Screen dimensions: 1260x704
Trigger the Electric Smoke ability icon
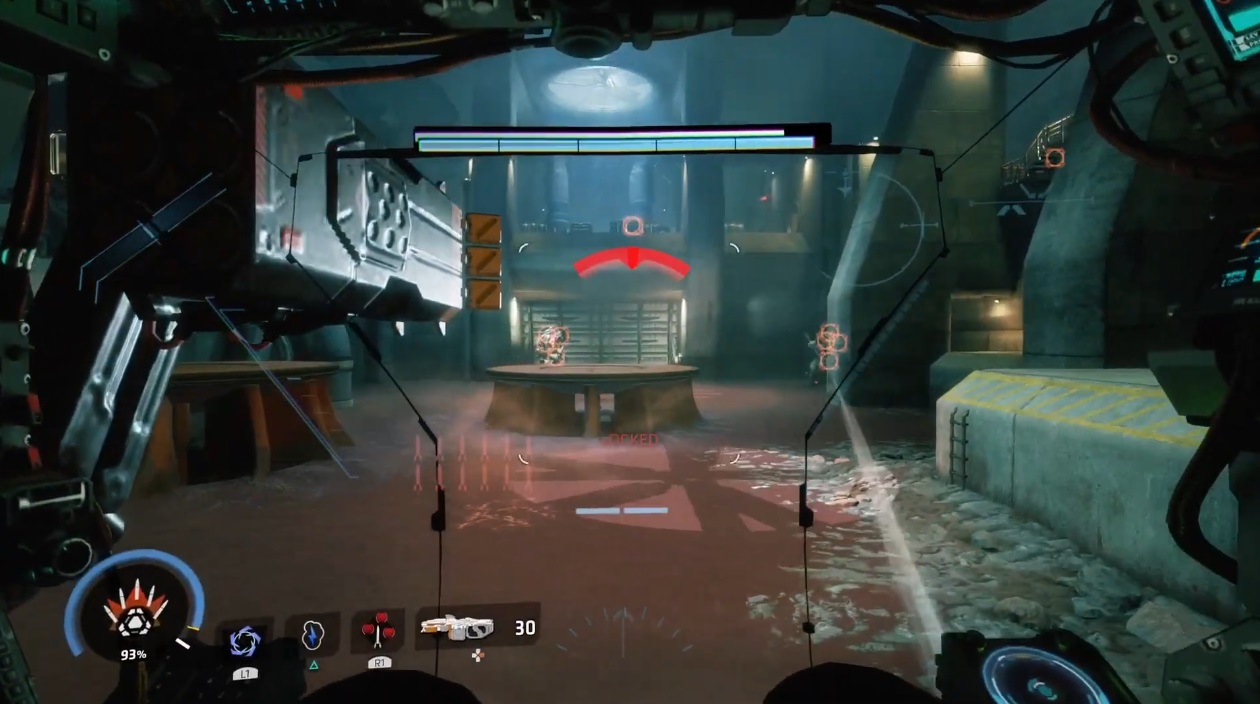[312, 635]
